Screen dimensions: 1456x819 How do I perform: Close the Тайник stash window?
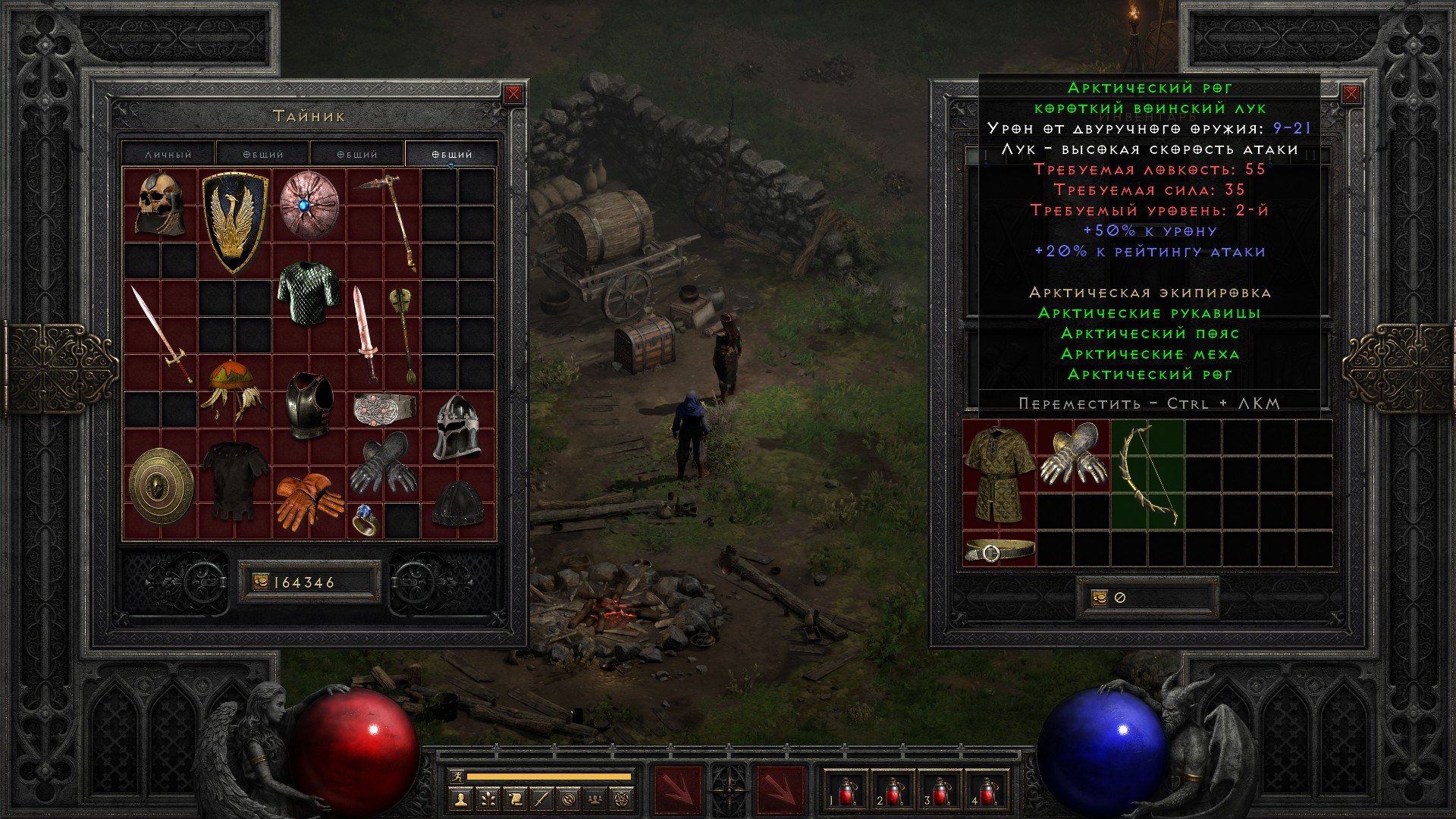[x=513, y=94]
